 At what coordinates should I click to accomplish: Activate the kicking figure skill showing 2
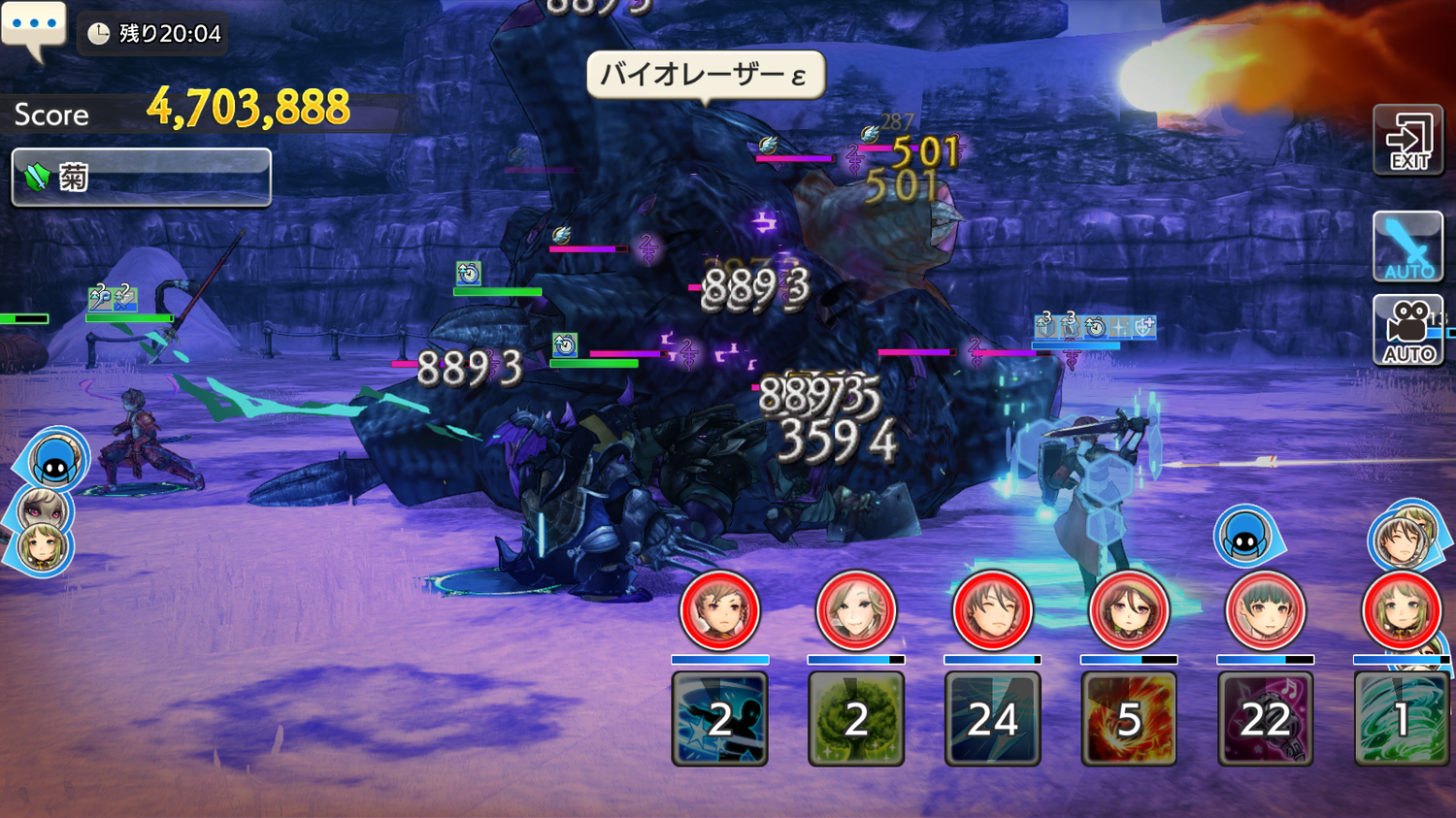click(719, 719)
